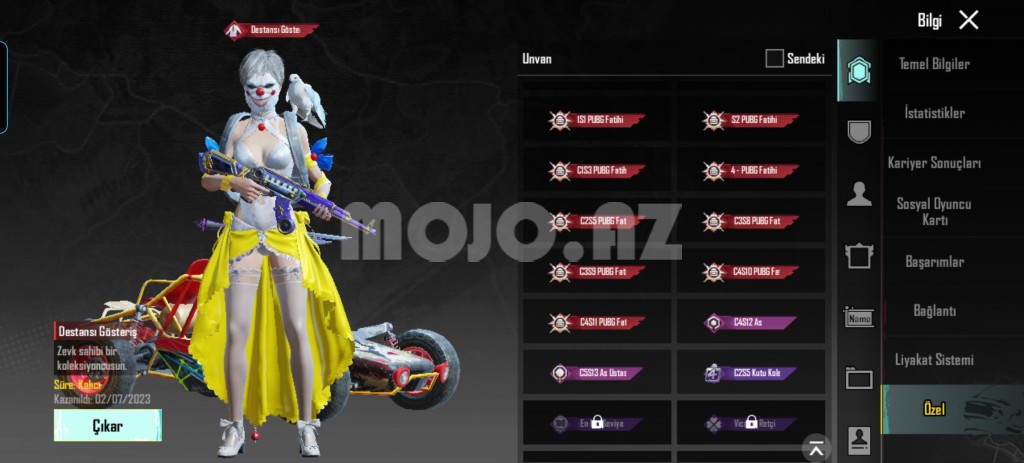Open the person silhouette category icon
The height and width of the screenshot is (463, 1024).
[859, 194]
